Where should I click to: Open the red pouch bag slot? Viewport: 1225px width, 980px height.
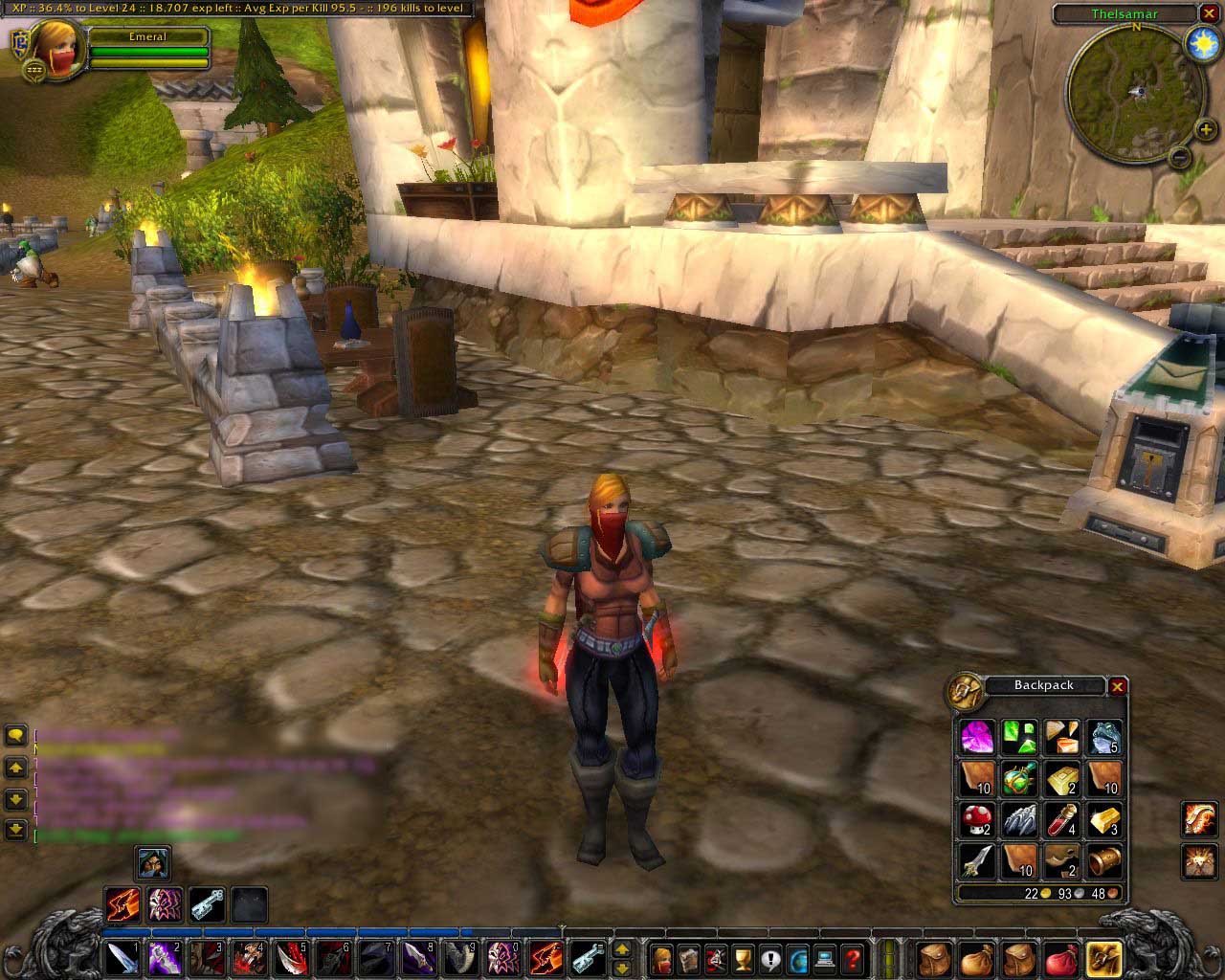pyautogui.click(x=1063, y=957)
